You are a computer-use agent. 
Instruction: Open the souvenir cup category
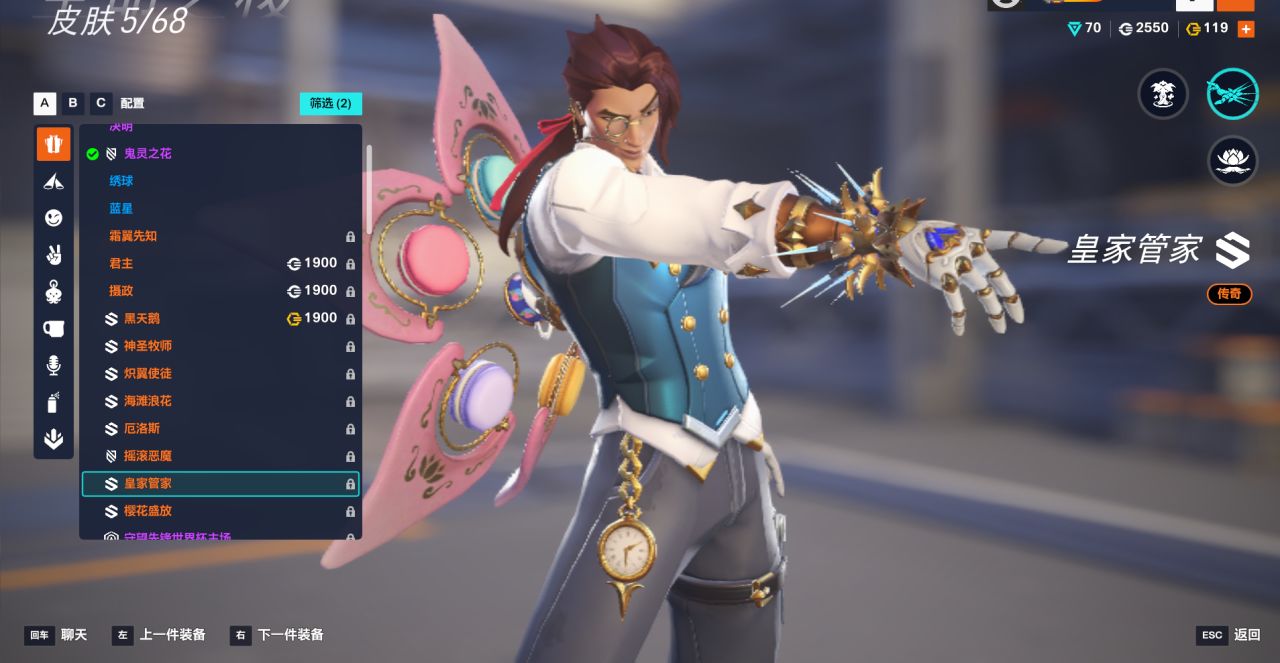coord(54,329)
